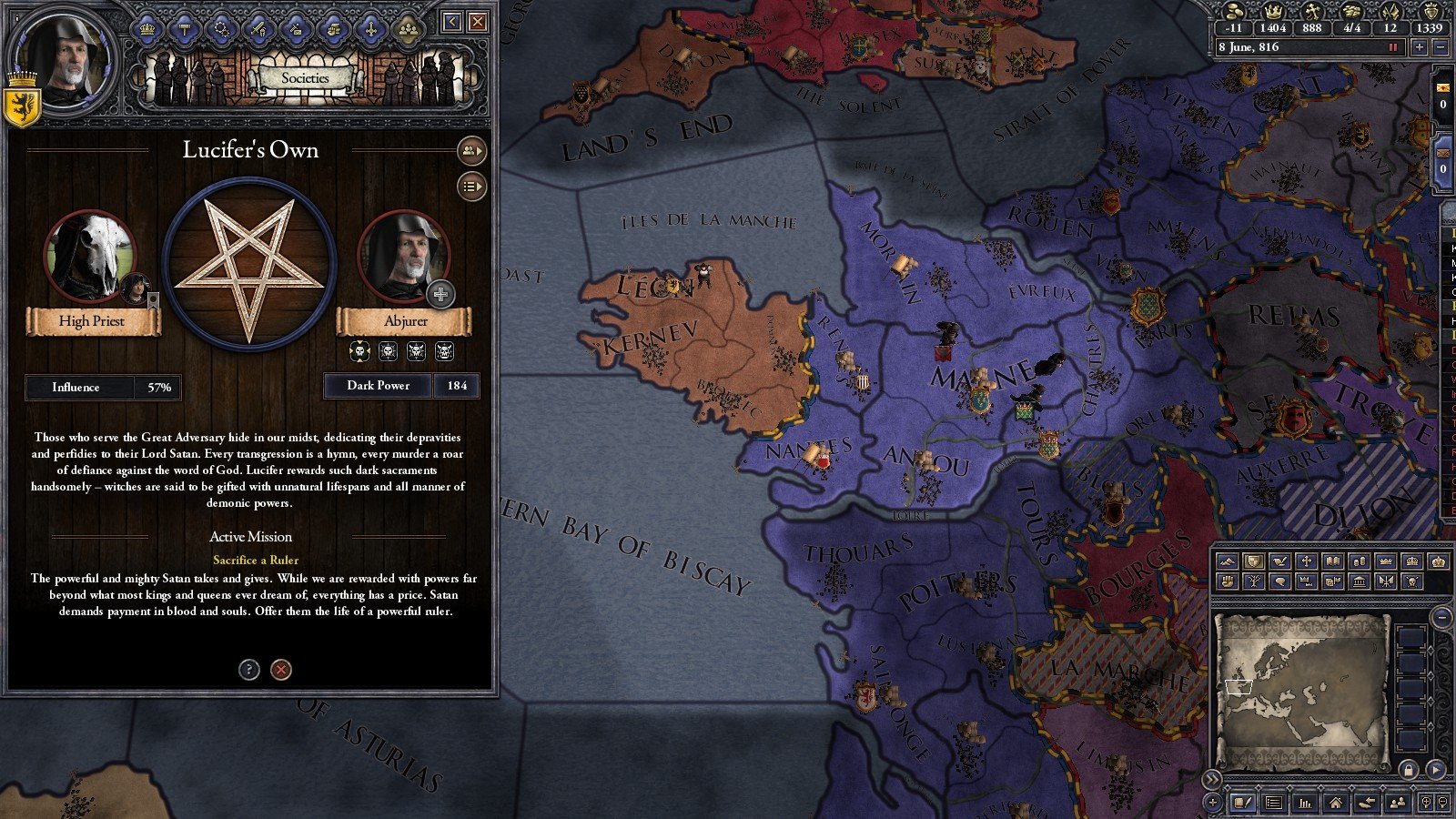Close the Societies panel with the X
1456x819 pixels.
point(478,22)
